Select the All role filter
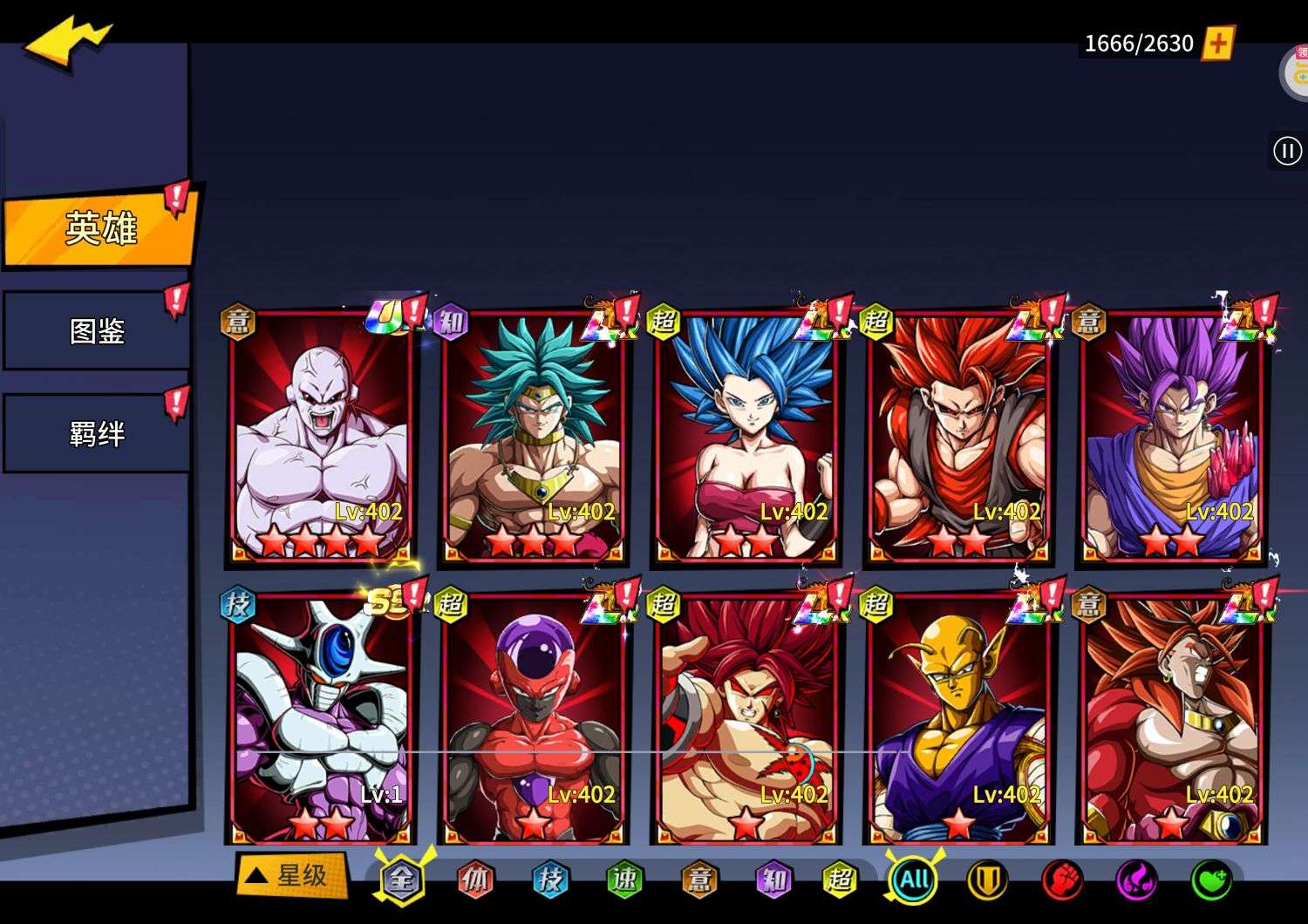The height and width of the screenshot is (924, 1308). pyautogui.click(x=913, y=880)
